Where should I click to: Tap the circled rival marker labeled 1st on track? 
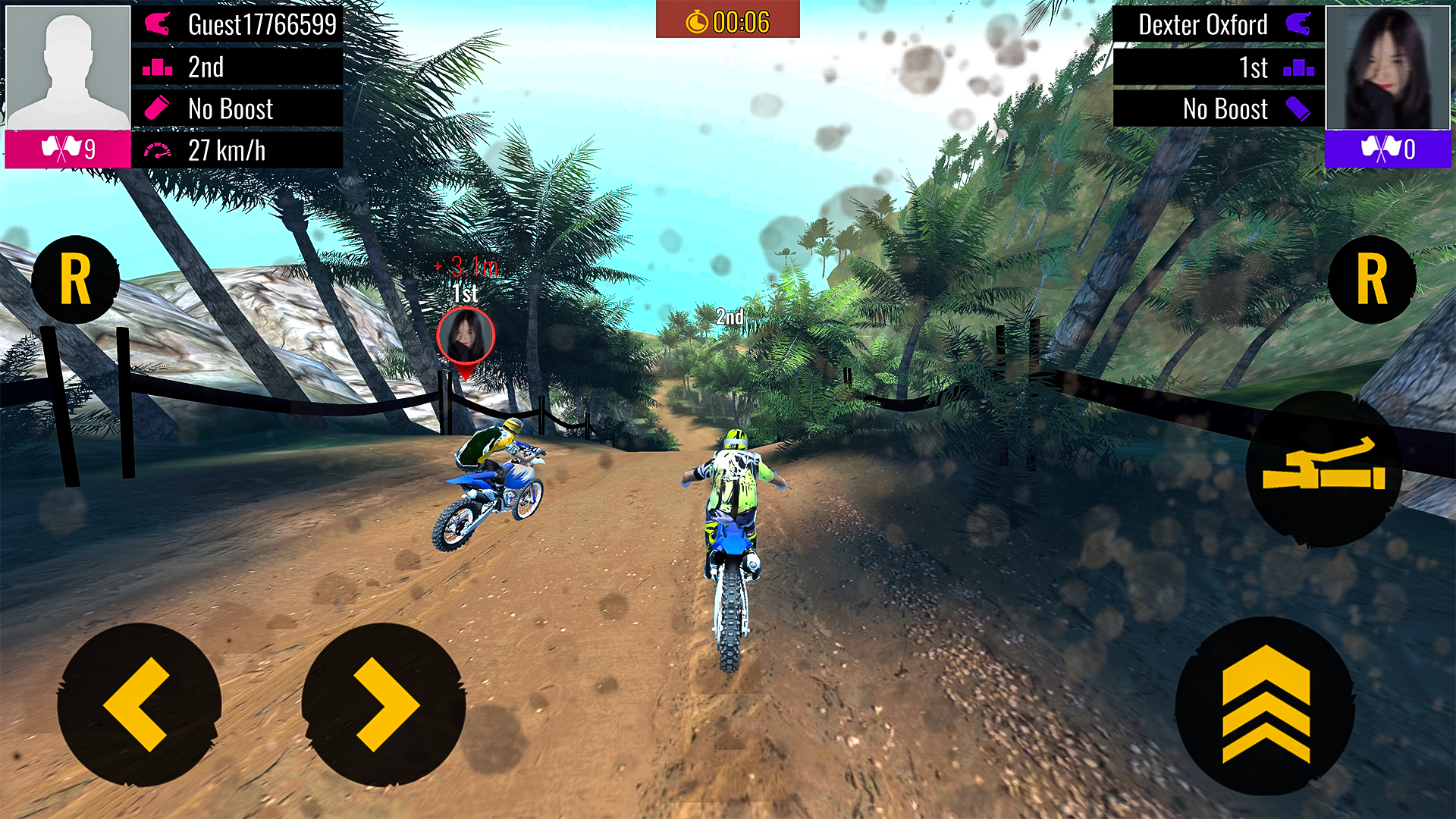(466, 337)
